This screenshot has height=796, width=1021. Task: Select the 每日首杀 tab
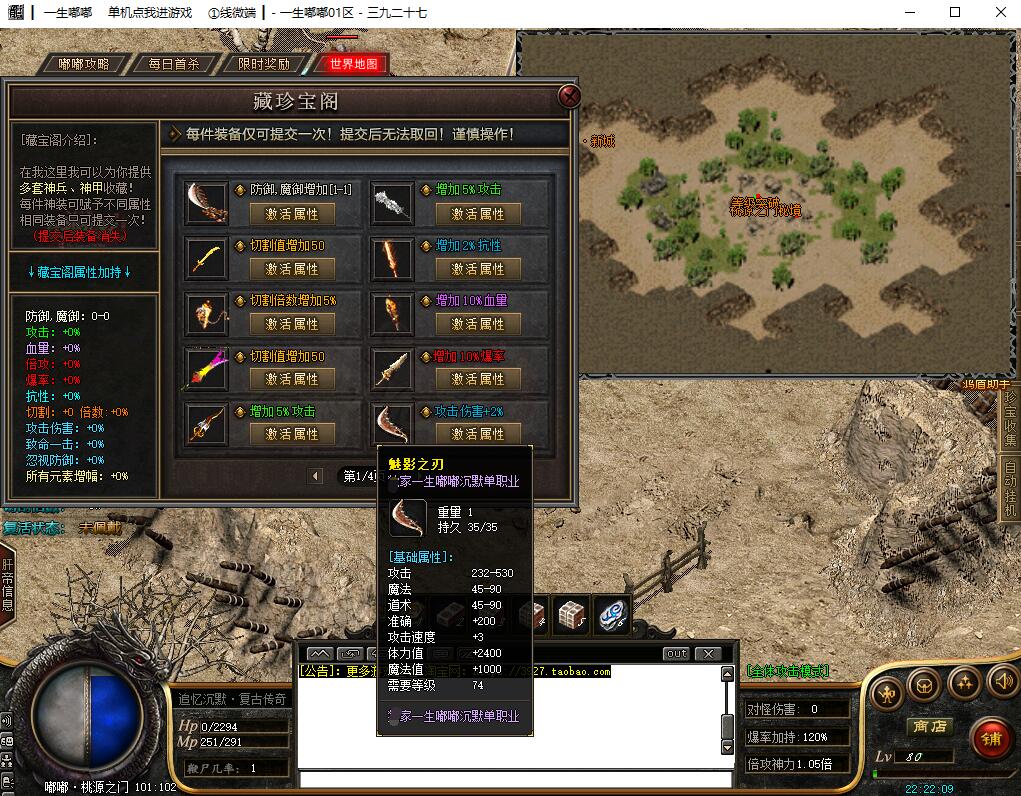(174, 64)
